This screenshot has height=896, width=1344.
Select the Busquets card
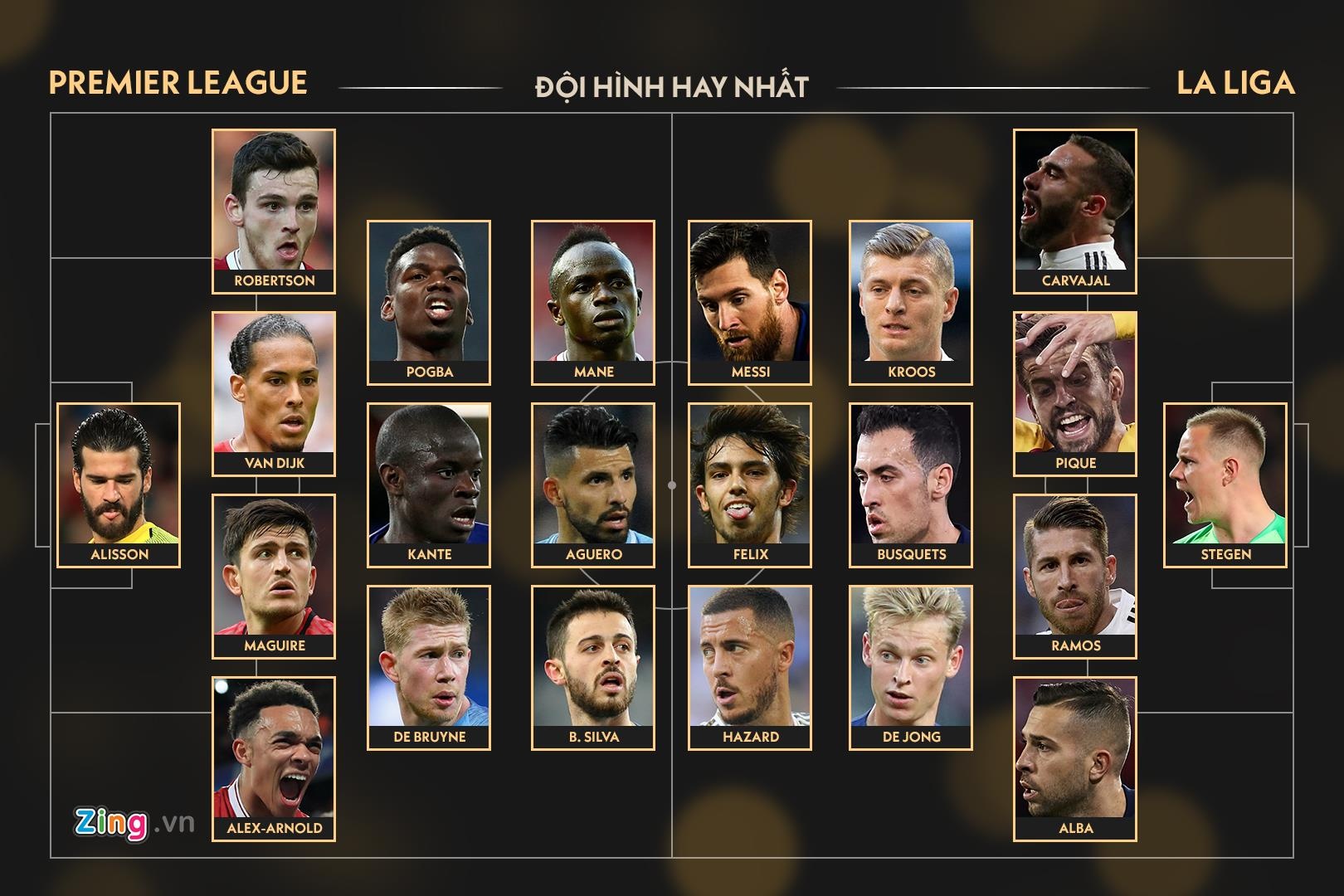(x=911, y=485)
